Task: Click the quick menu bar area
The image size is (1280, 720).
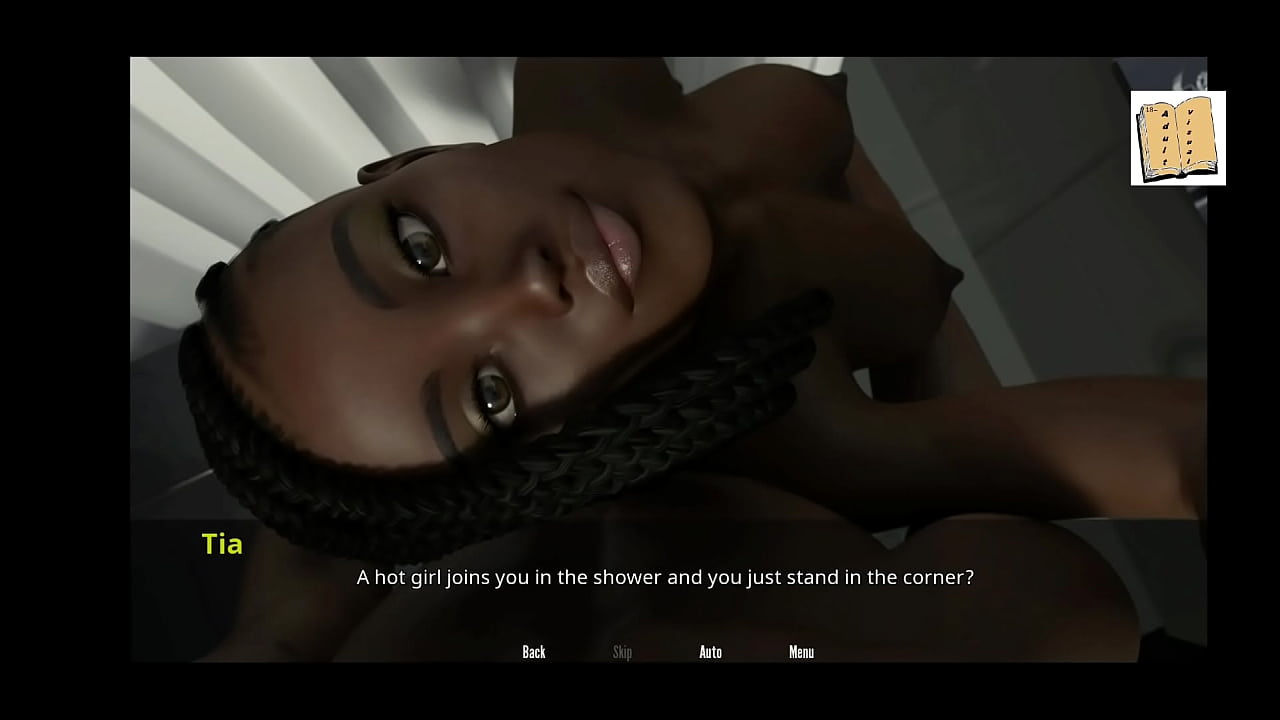Action: 665,652
